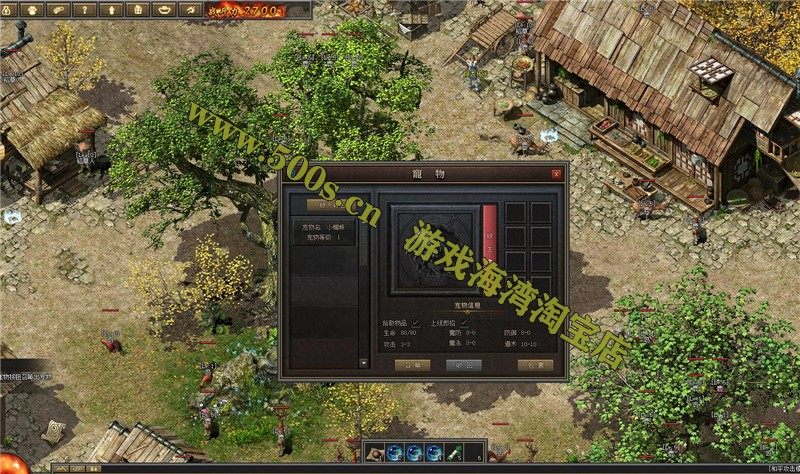This screenshot has width=800, height=474.
Task: Toggle the 拾取物品 checkbox
Action: click(x=416, y=323)
